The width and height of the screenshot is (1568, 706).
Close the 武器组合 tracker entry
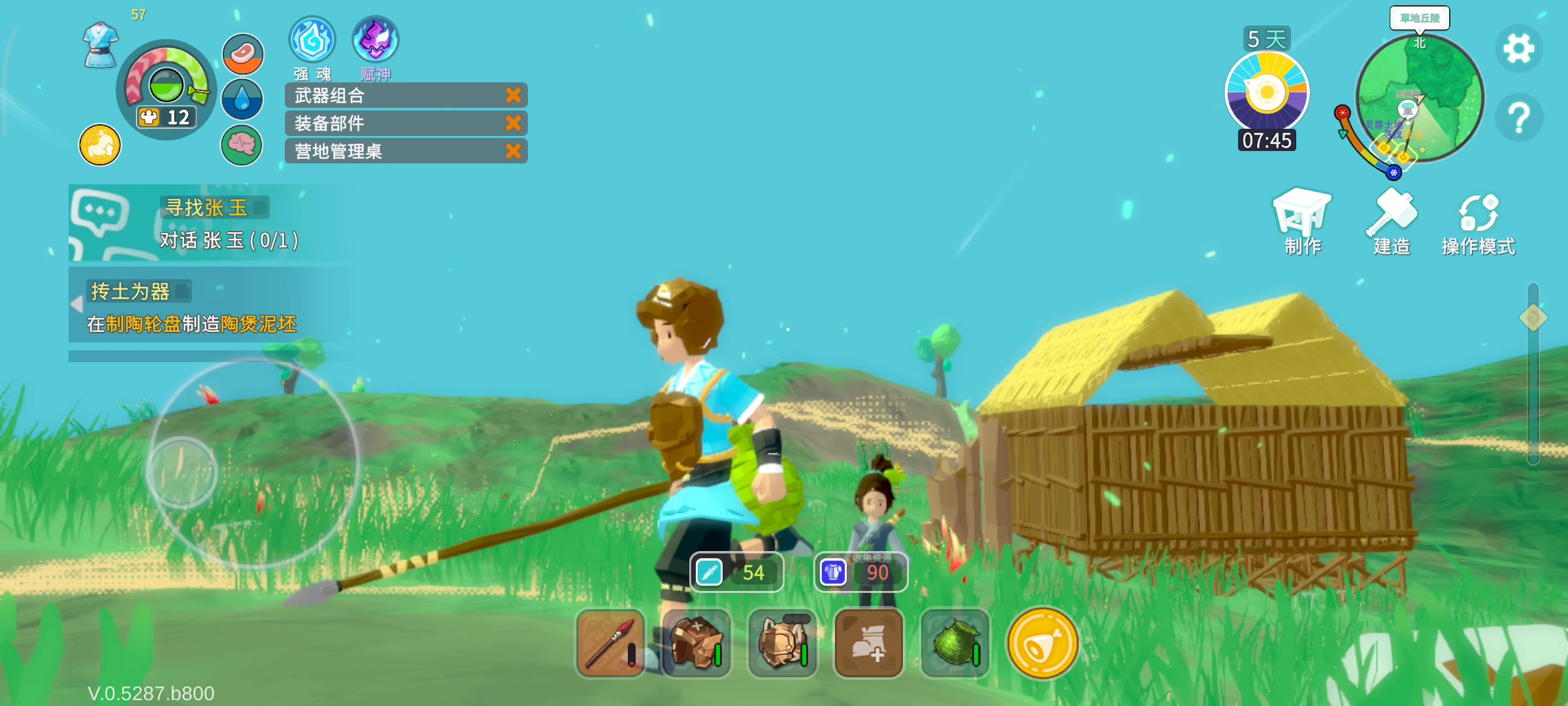[x=514, y=95]
